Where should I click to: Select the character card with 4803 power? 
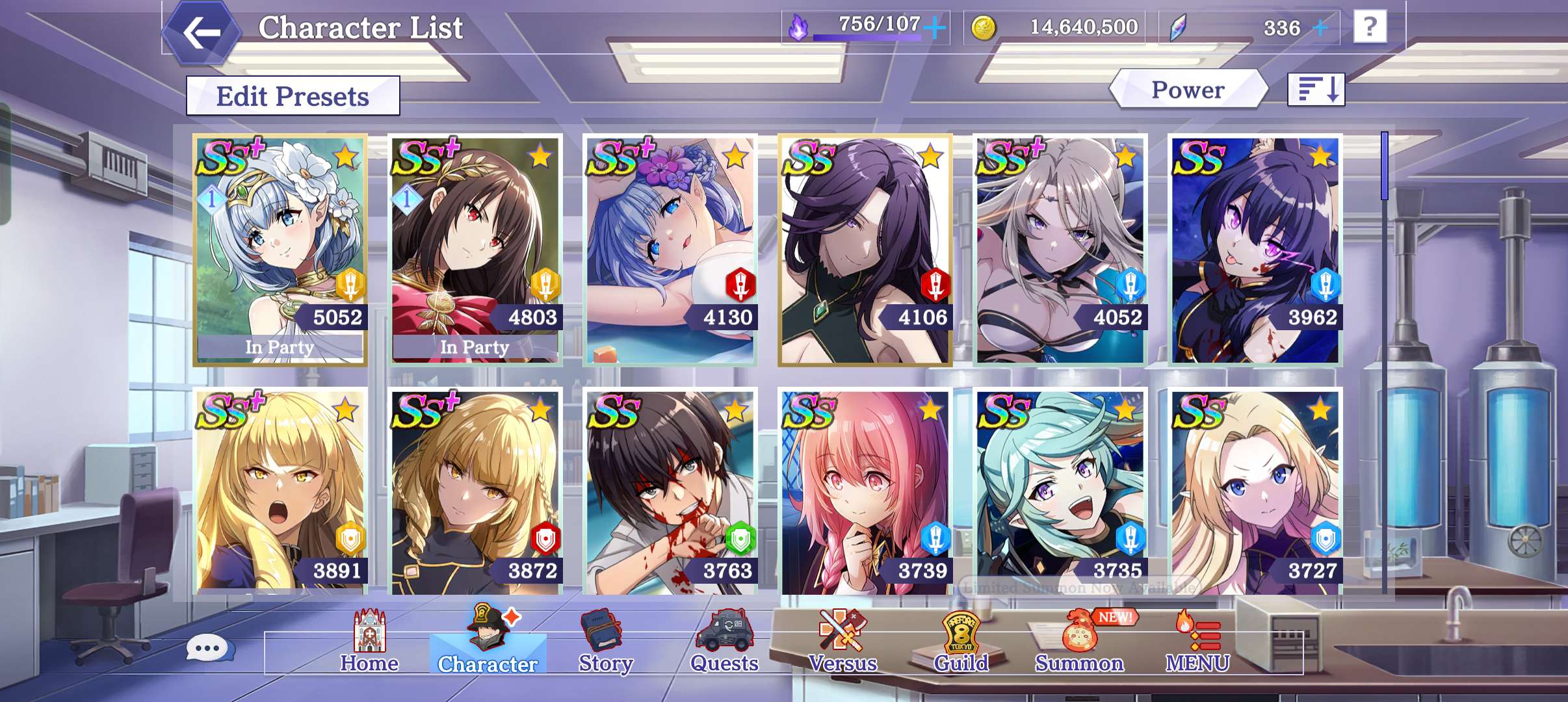click(475, 250)
